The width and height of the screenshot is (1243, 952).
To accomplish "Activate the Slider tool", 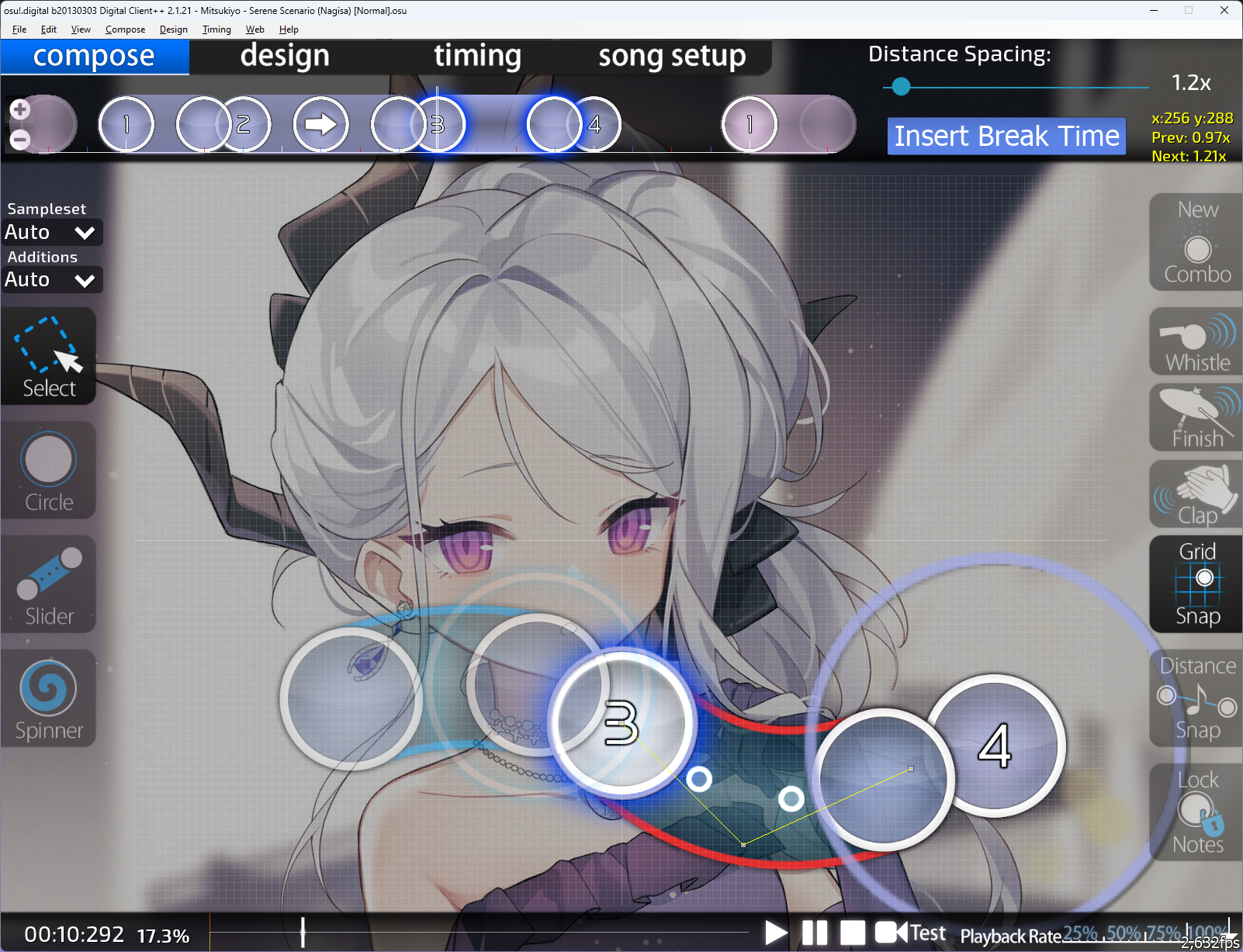I will (49, 584).
